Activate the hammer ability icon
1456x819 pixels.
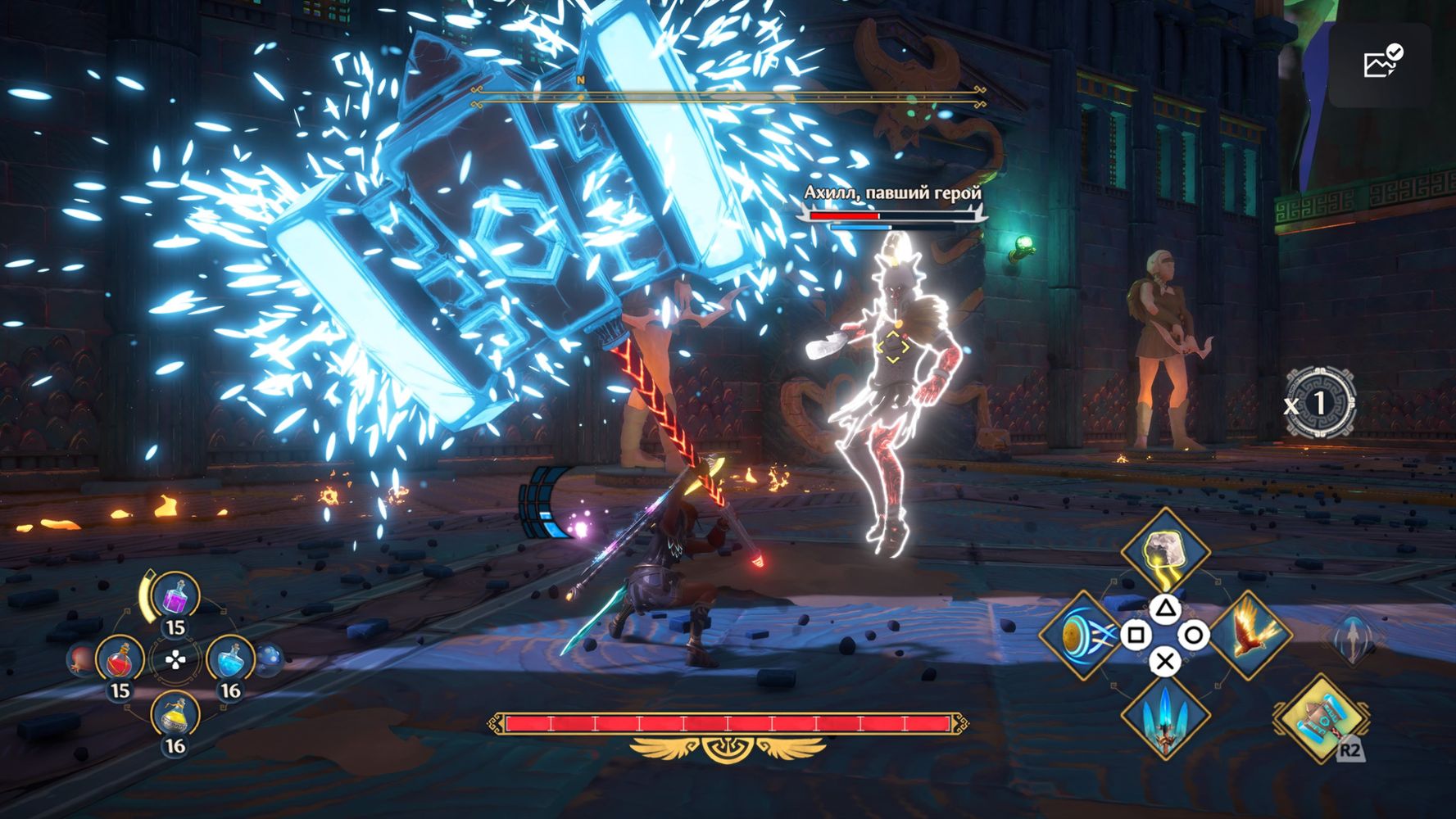pos(1321,718)
